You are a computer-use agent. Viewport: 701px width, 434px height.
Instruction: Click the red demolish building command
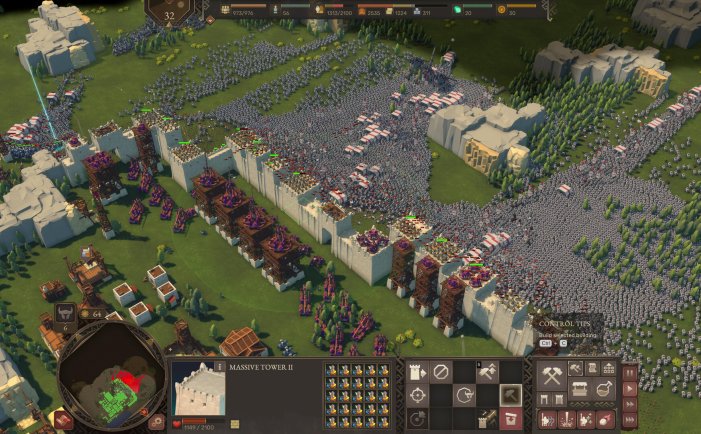click(511, 418)
